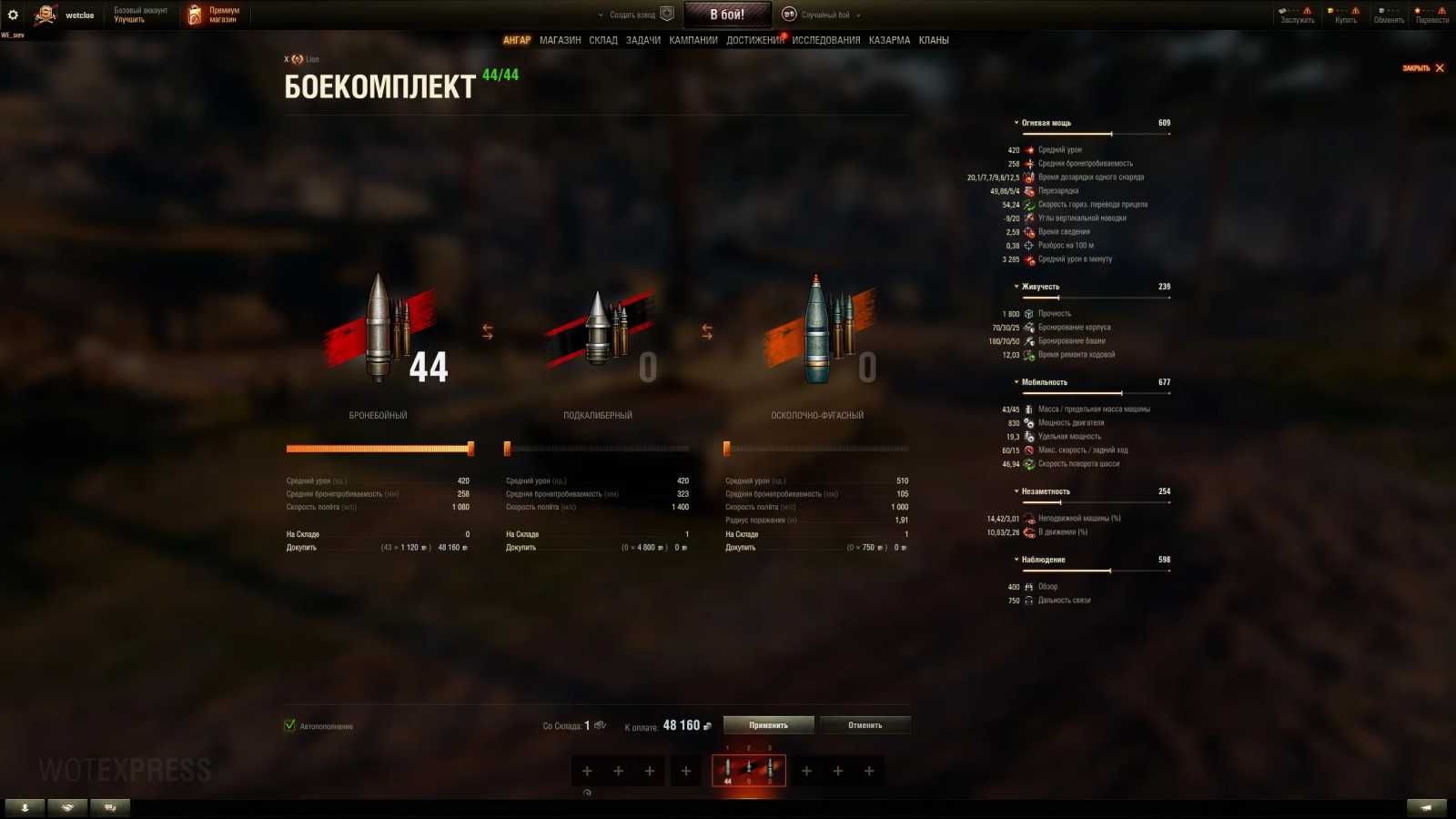Collapse the Огневая мощь section
This screenshot has height=819, width=1456.
[x=1016, y=122]
